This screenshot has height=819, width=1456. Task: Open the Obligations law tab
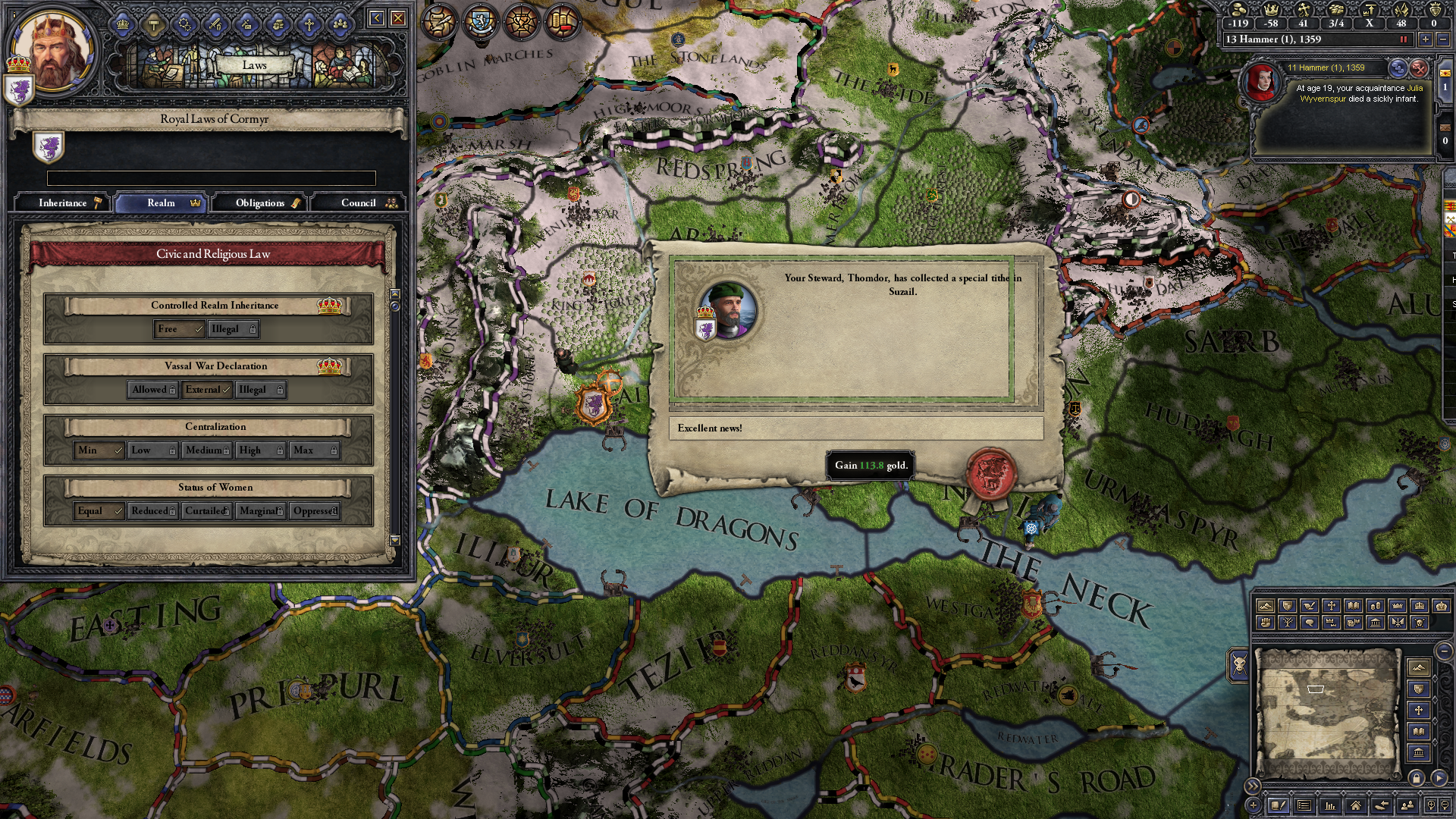coord(261,203)
